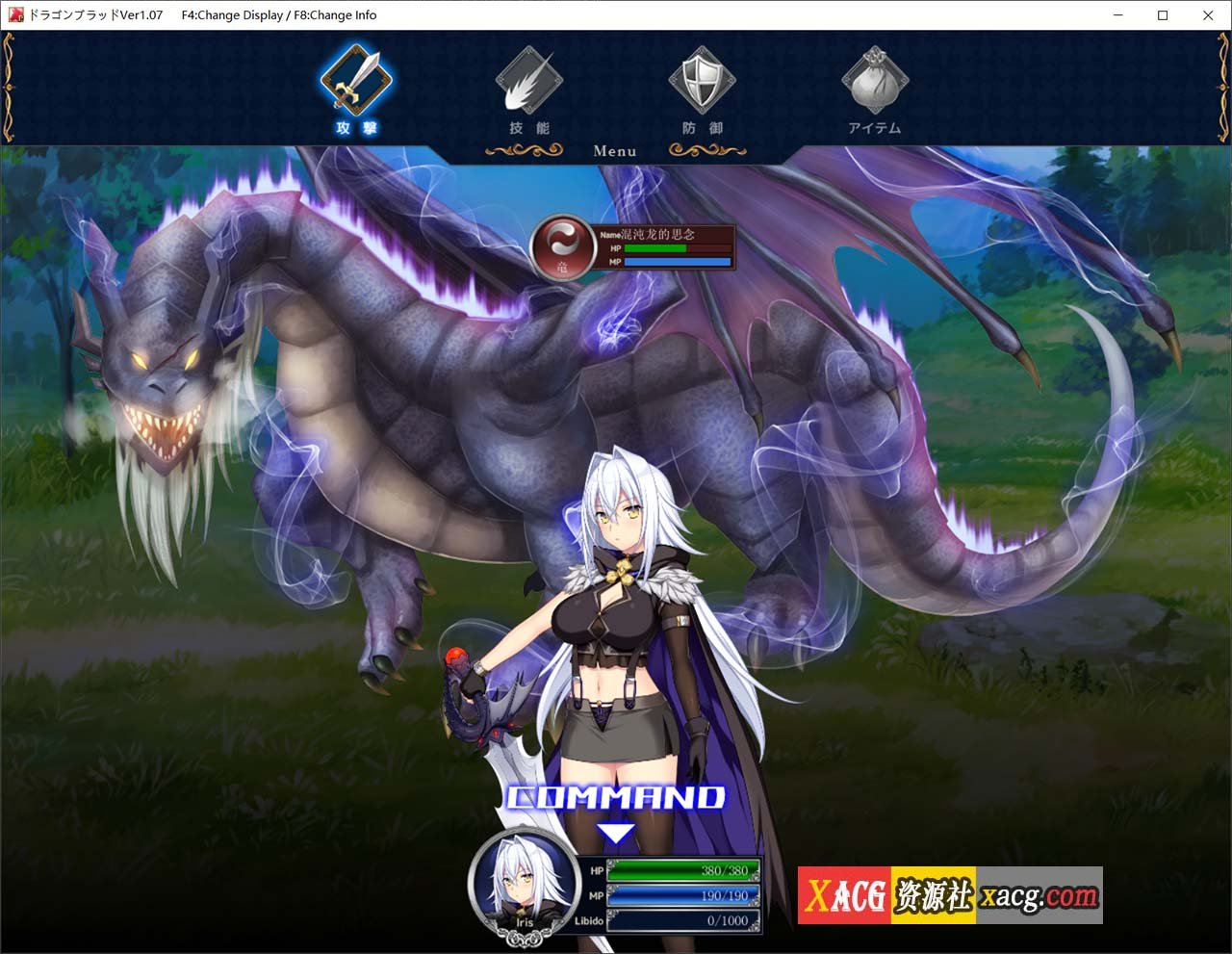Click Iris's circular character portrait
This screenshot has width=1232, height=954.
pyautogui.click(x=523, y=886)
